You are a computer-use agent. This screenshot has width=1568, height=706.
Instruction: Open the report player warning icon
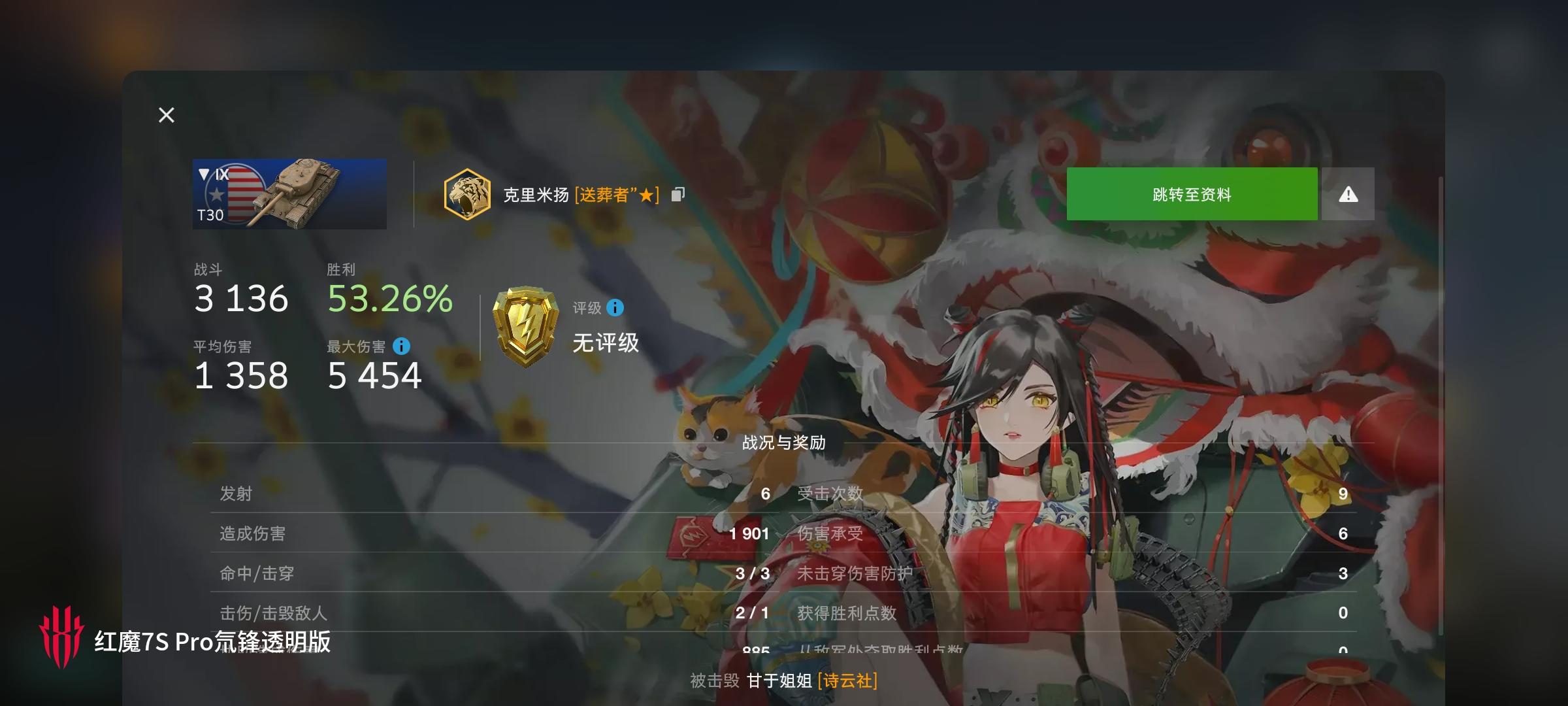(x=1347, y=193)
